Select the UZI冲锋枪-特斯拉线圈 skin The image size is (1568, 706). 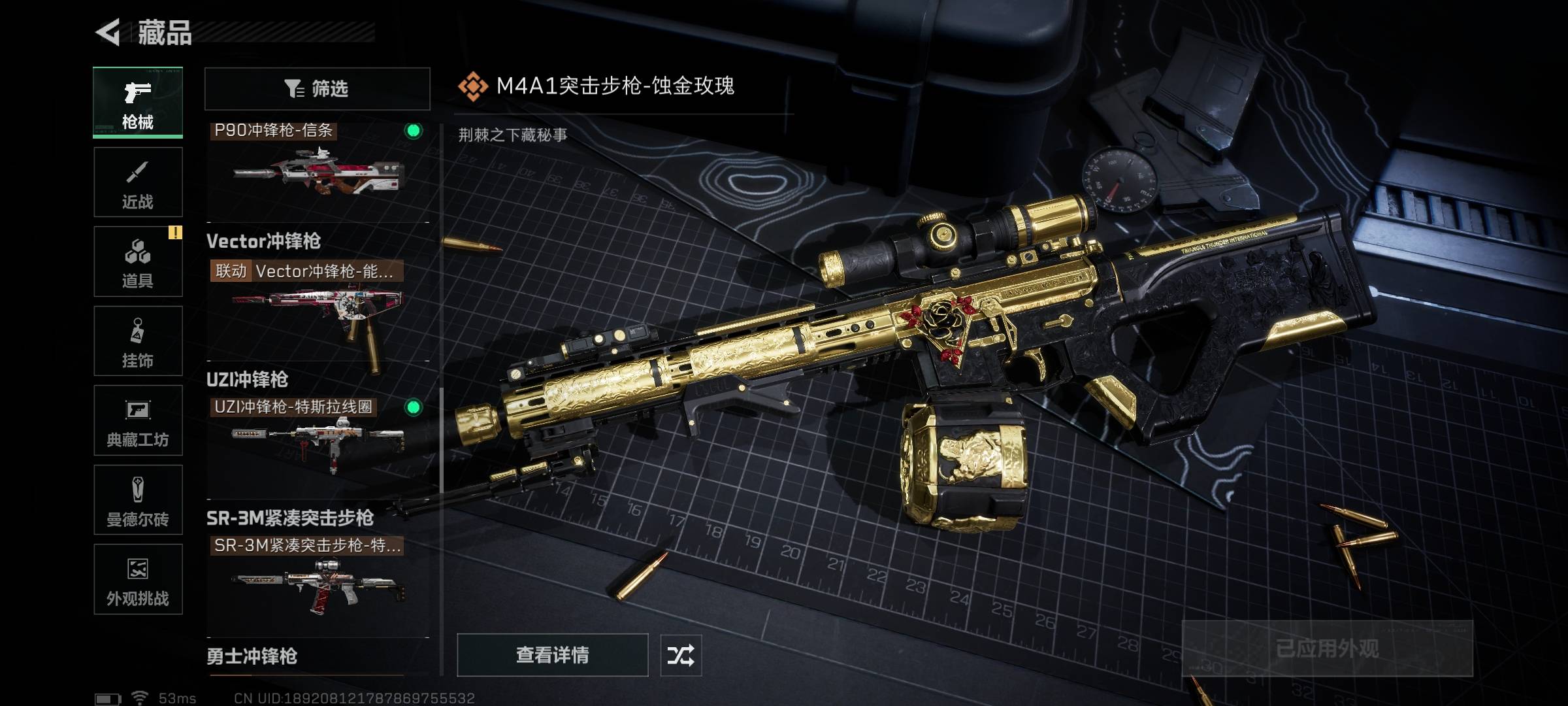(x=318, y=438)
